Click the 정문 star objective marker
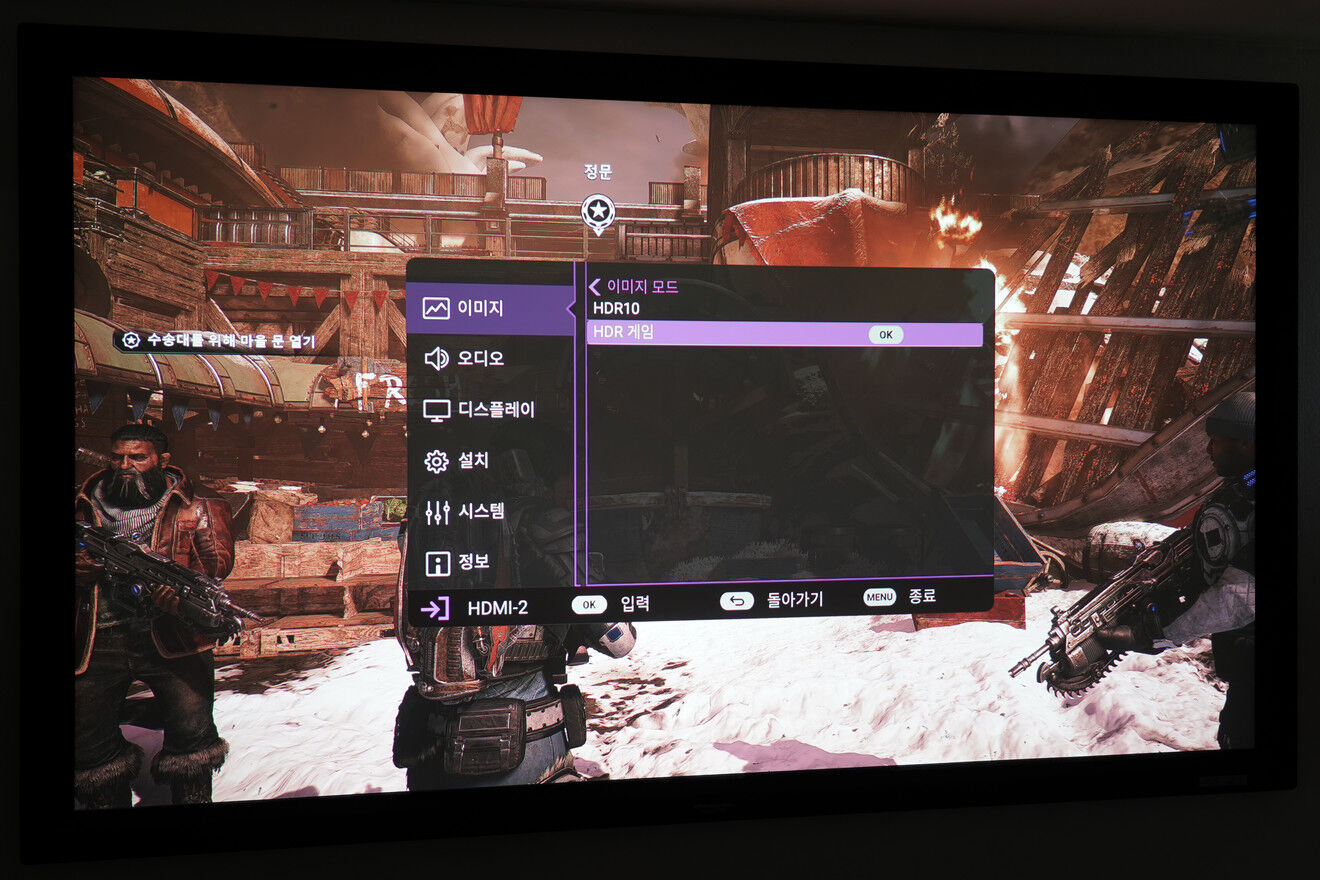 coord(597,211)
